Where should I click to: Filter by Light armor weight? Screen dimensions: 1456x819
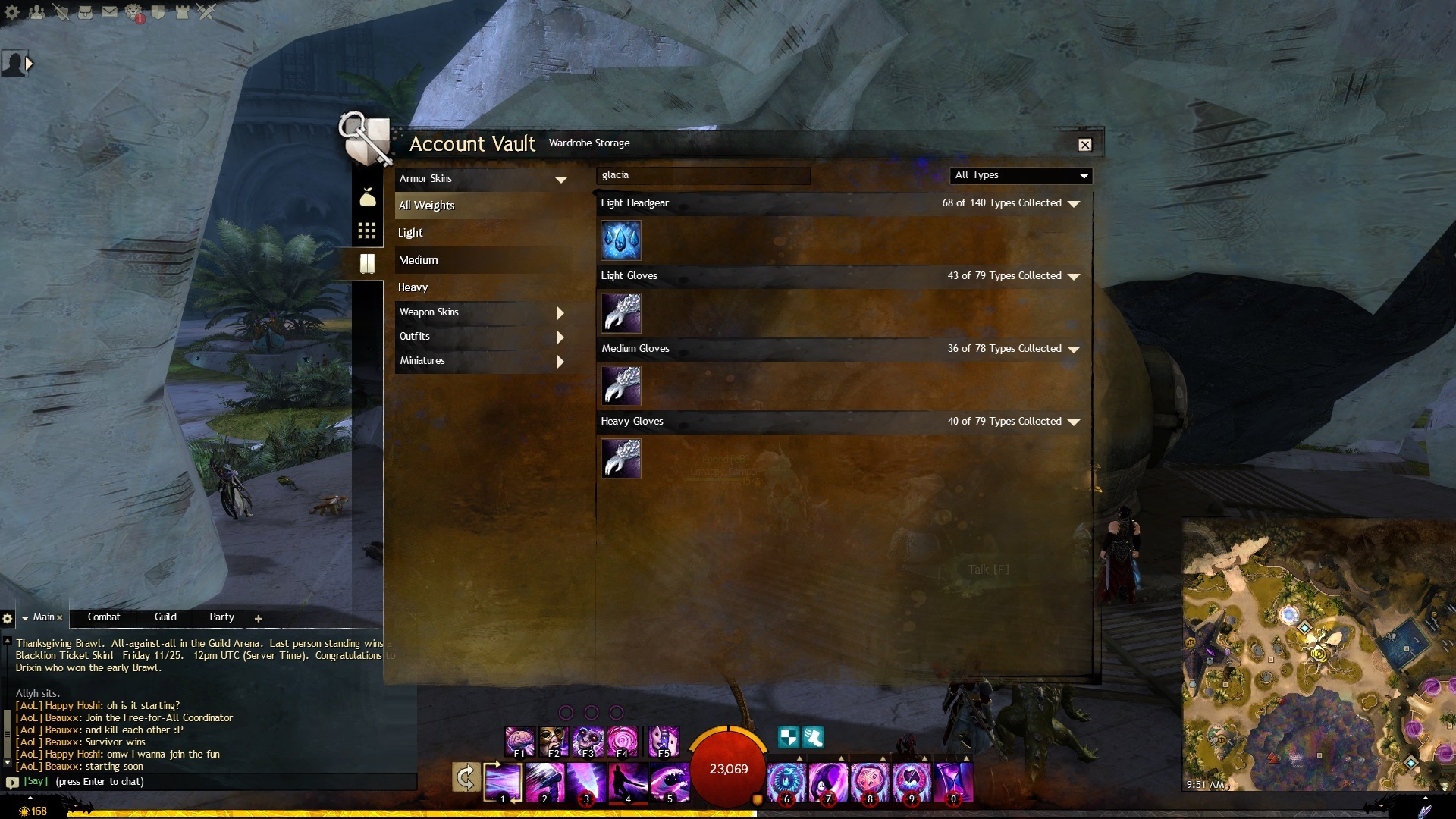410,233
